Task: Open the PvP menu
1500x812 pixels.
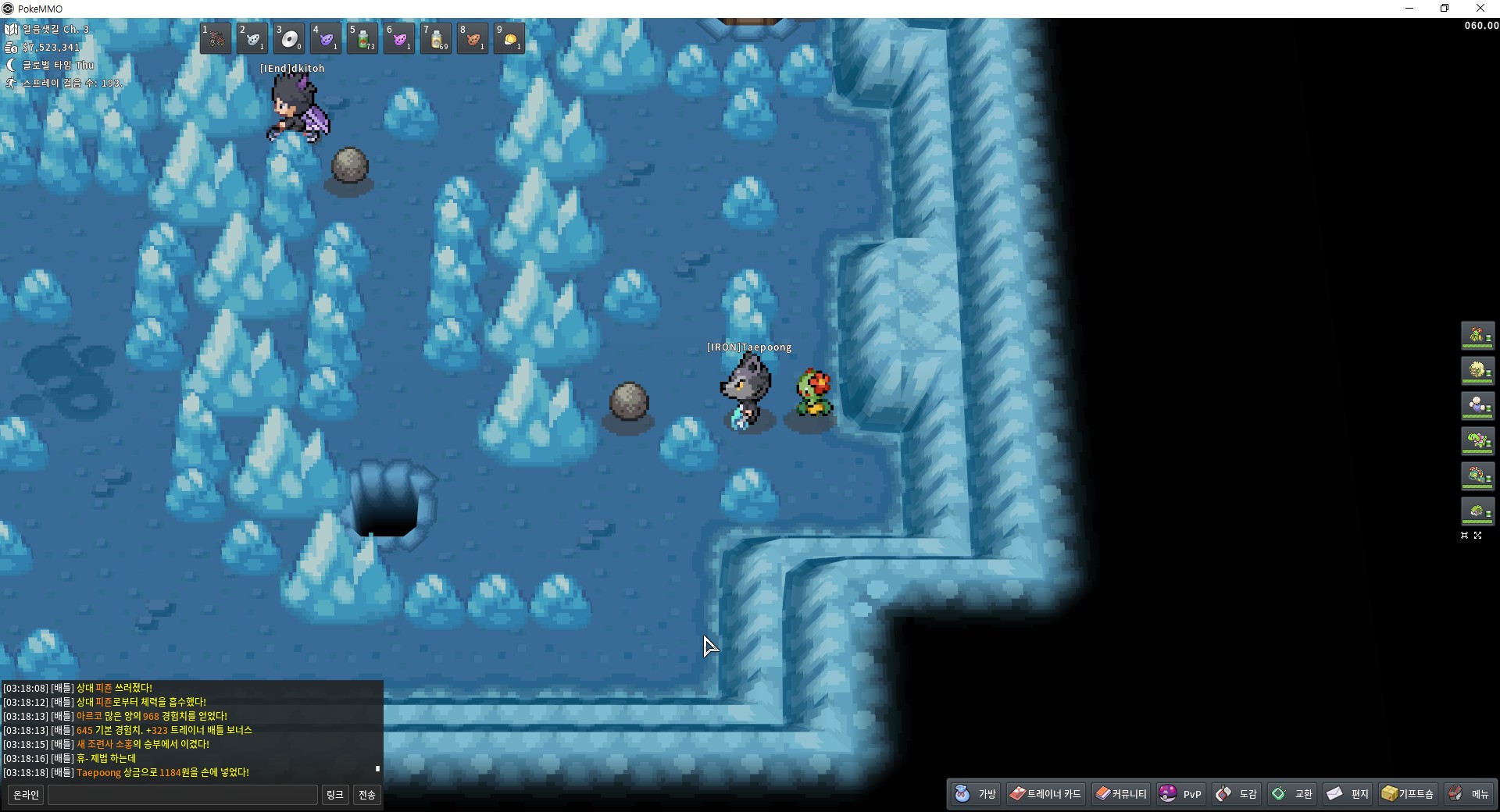Action: pyautogui.click(x=1180, y=794)
